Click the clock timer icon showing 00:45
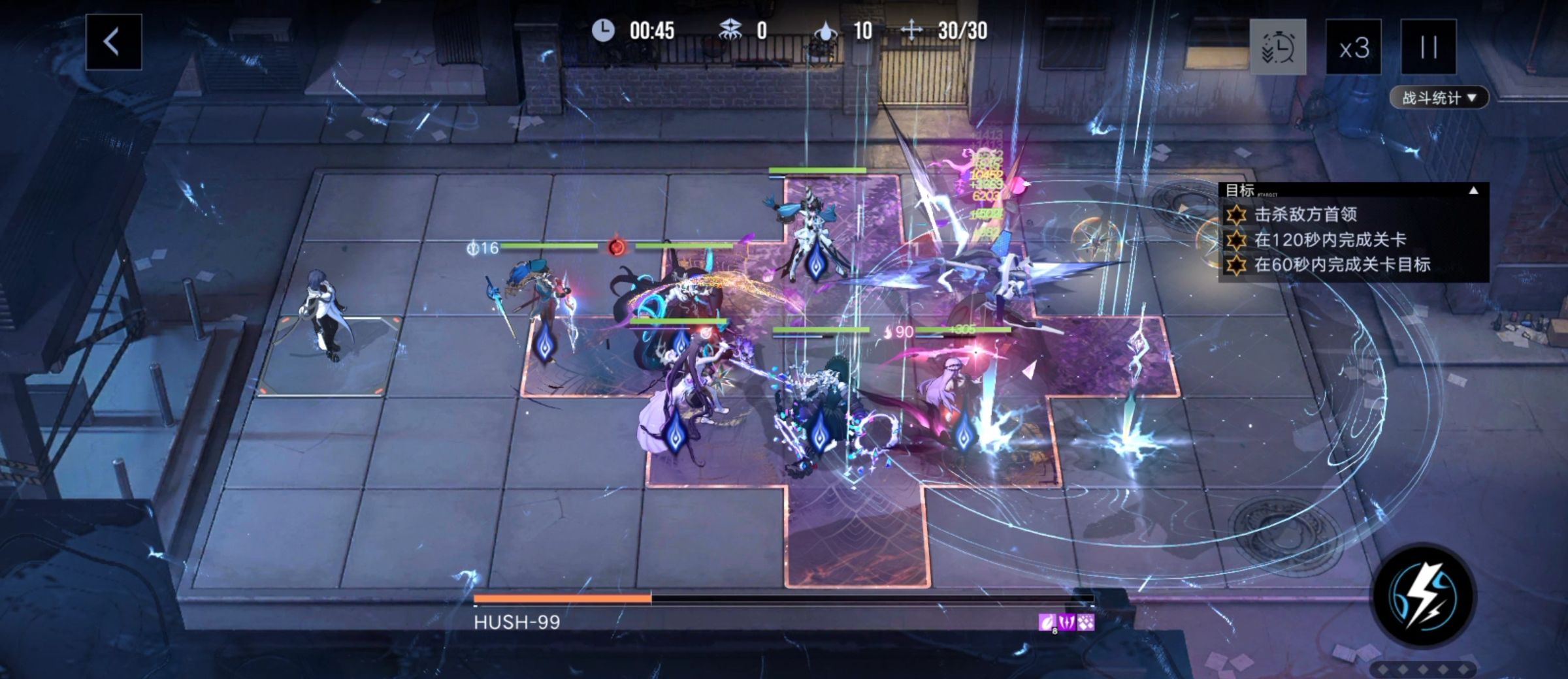 click(604, 30)
